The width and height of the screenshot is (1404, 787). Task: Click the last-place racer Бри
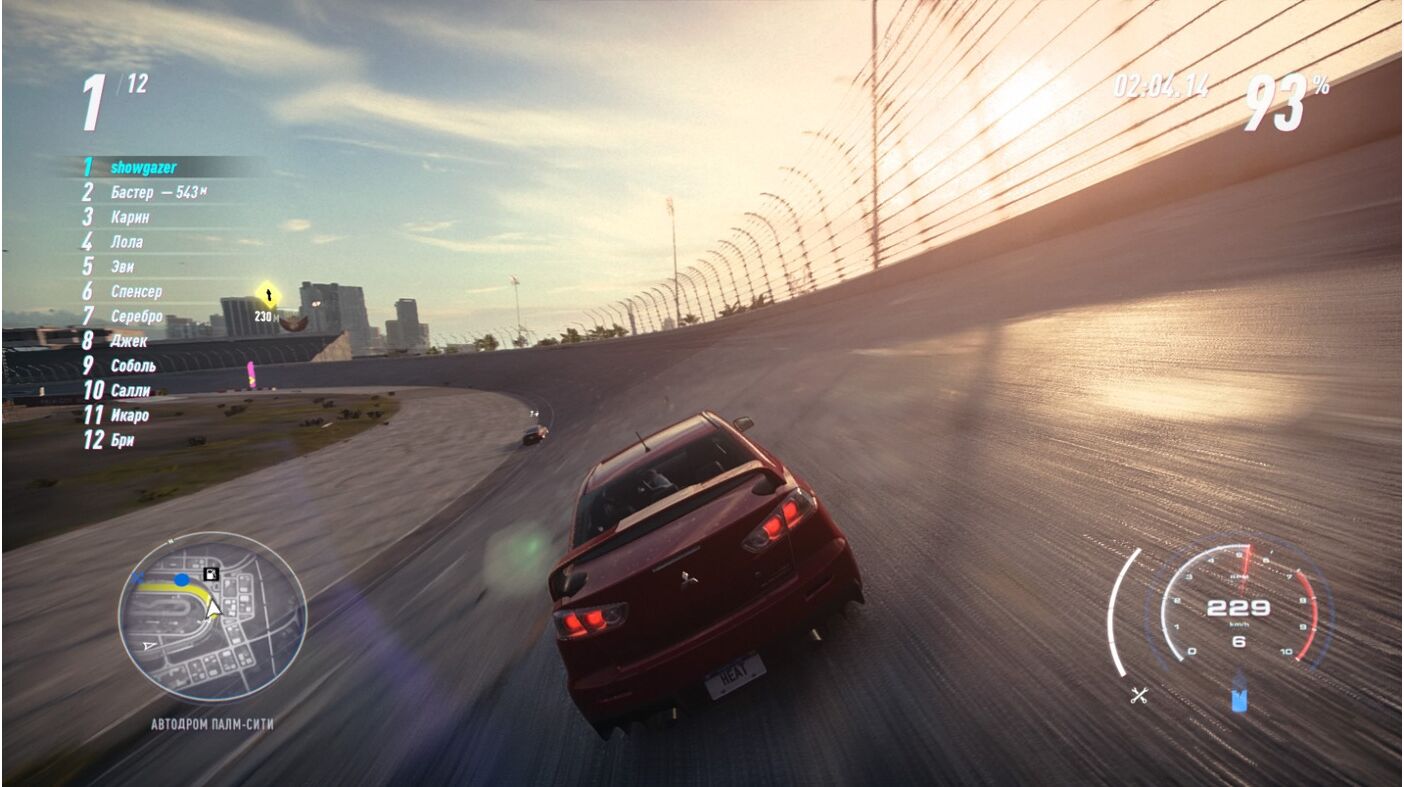point(122,440)
